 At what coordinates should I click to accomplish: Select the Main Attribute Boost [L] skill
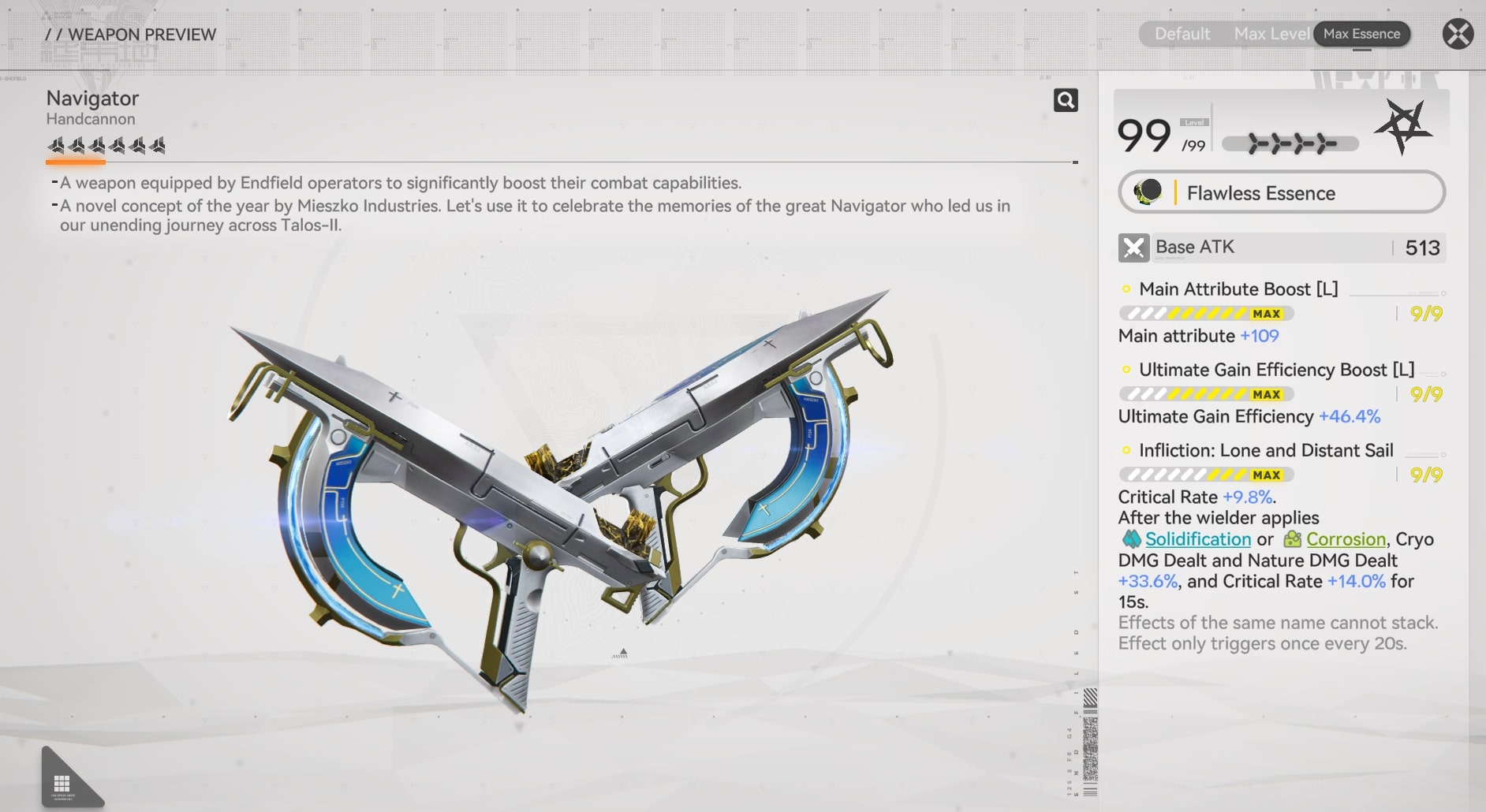click(1238, 289)
